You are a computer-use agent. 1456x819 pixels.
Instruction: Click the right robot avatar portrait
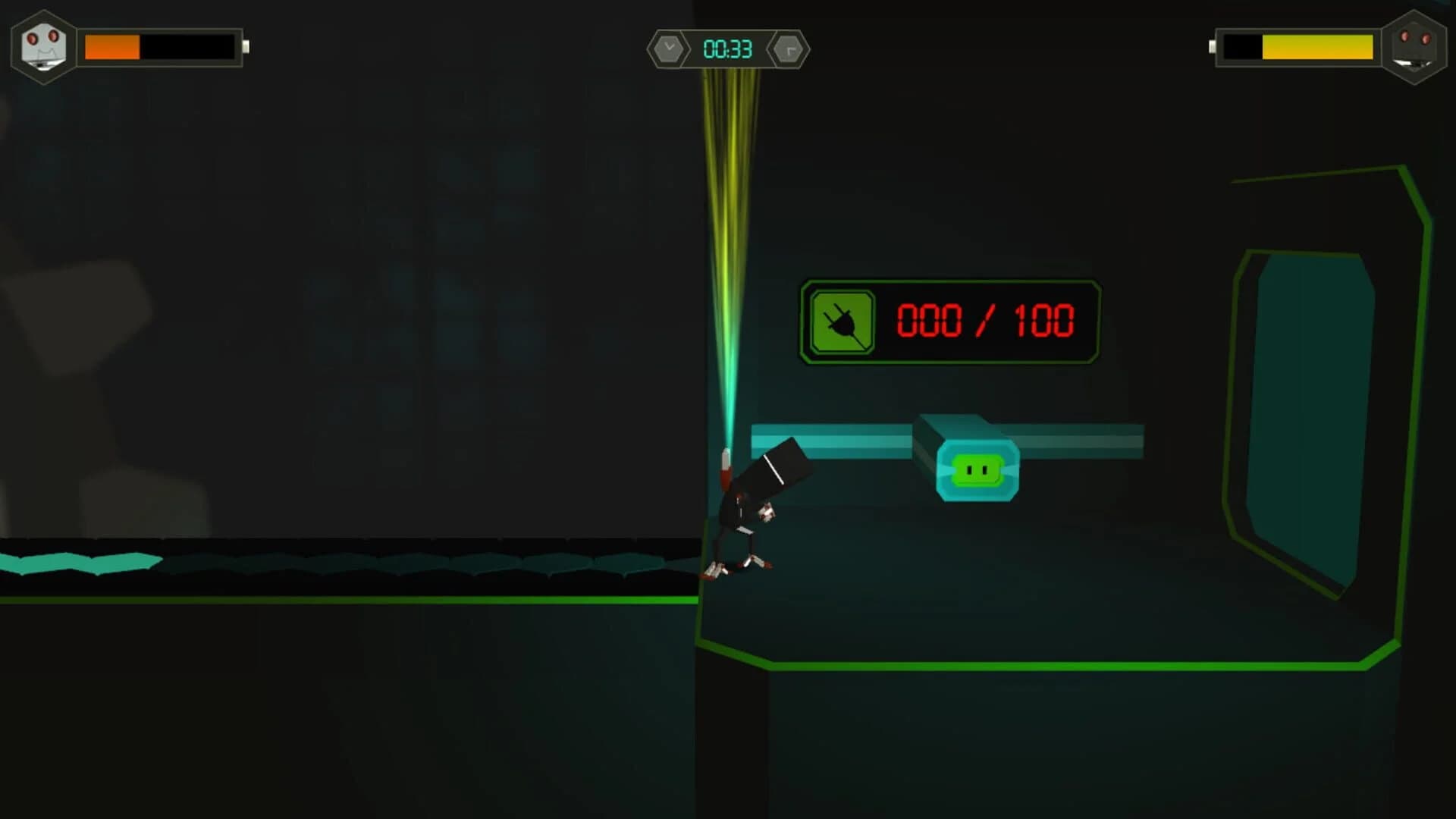tap(1415, 48)
